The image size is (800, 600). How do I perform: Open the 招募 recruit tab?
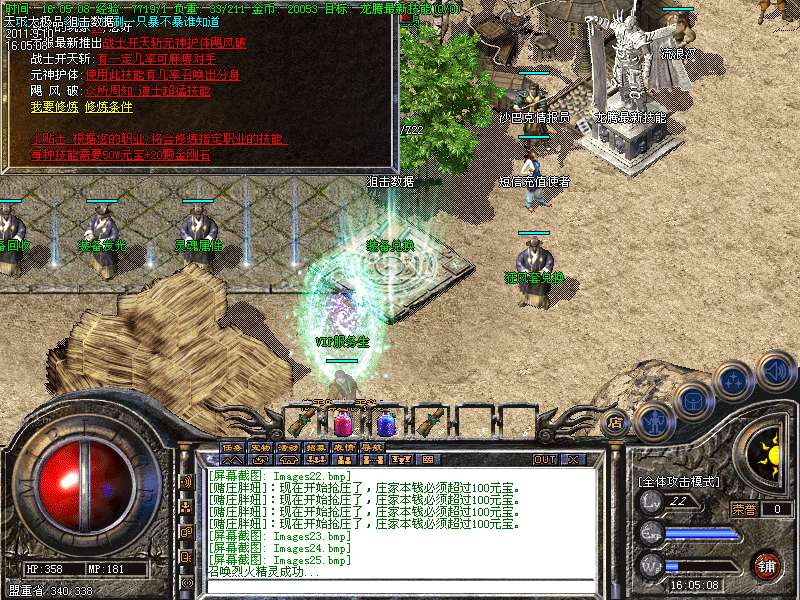pyautogui.click(x=316, y=447)
